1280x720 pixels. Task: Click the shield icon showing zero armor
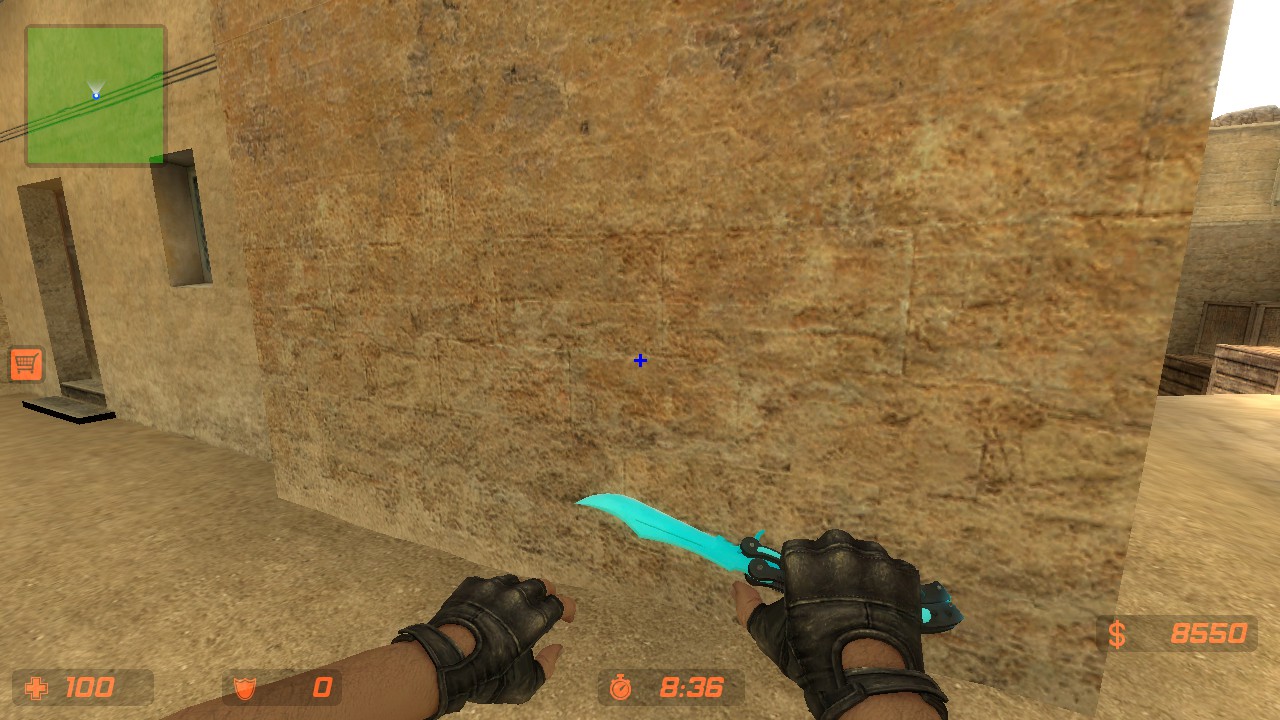(243, 687)
